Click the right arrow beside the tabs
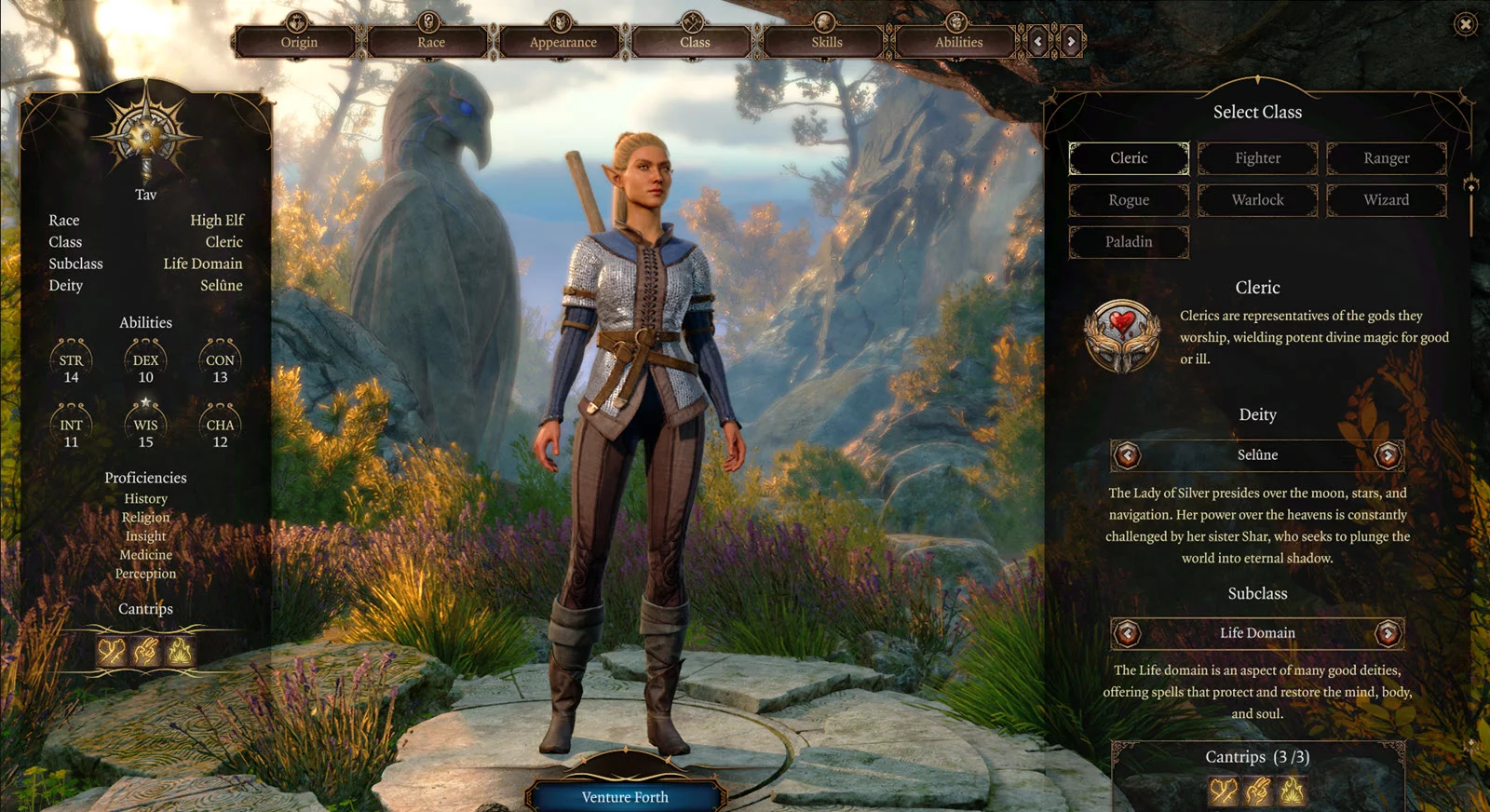Image resolution: width=1490 pixels, height=812 pixels. point(1071,42)
